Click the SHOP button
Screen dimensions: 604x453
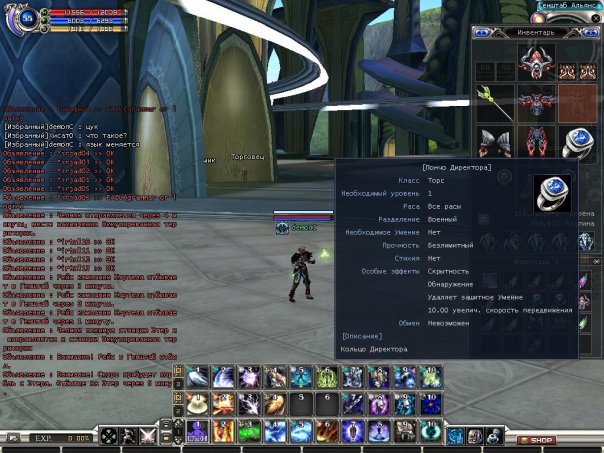pos(541,439)
